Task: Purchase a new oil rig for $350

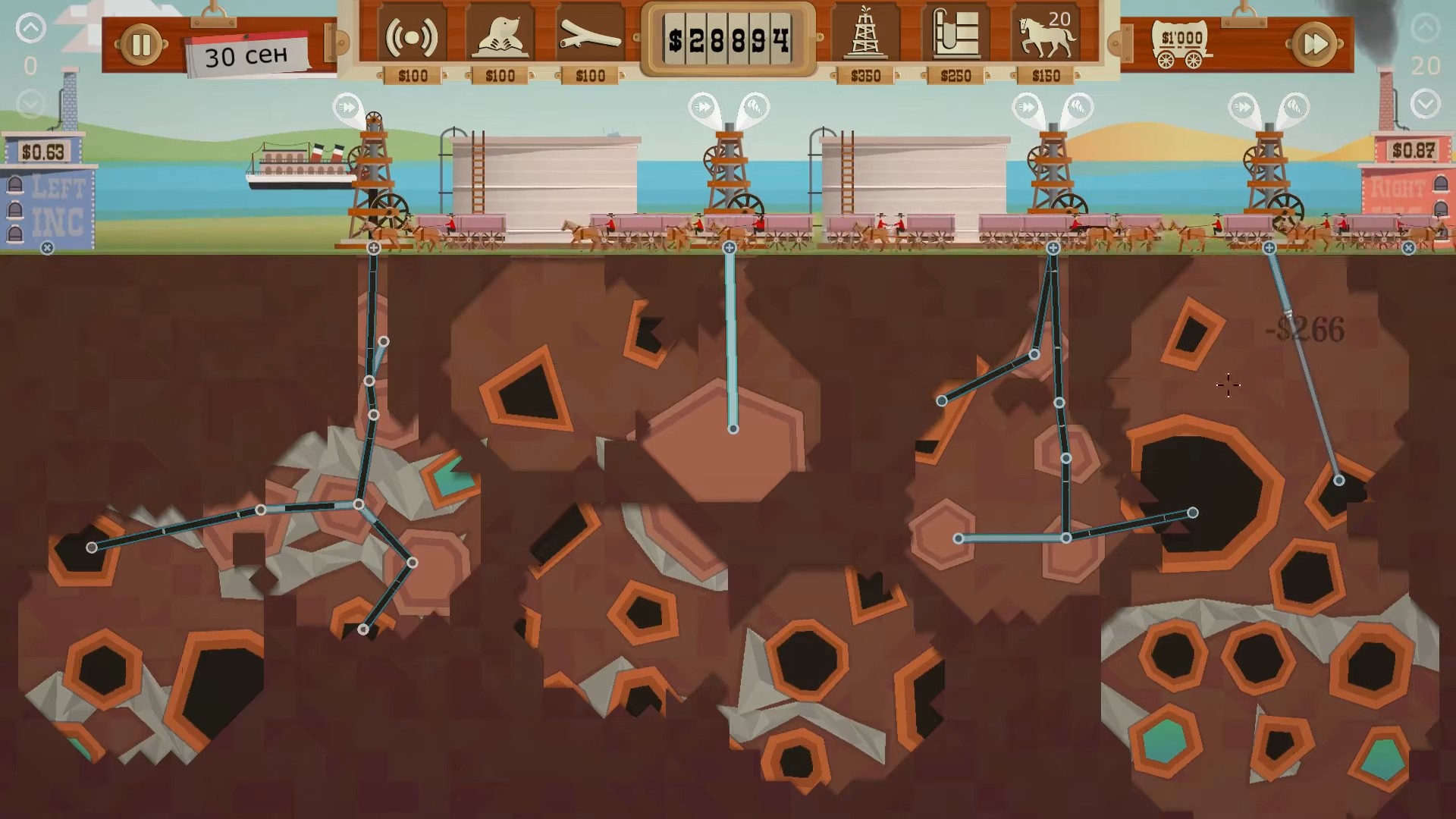Action: (865, 36)
